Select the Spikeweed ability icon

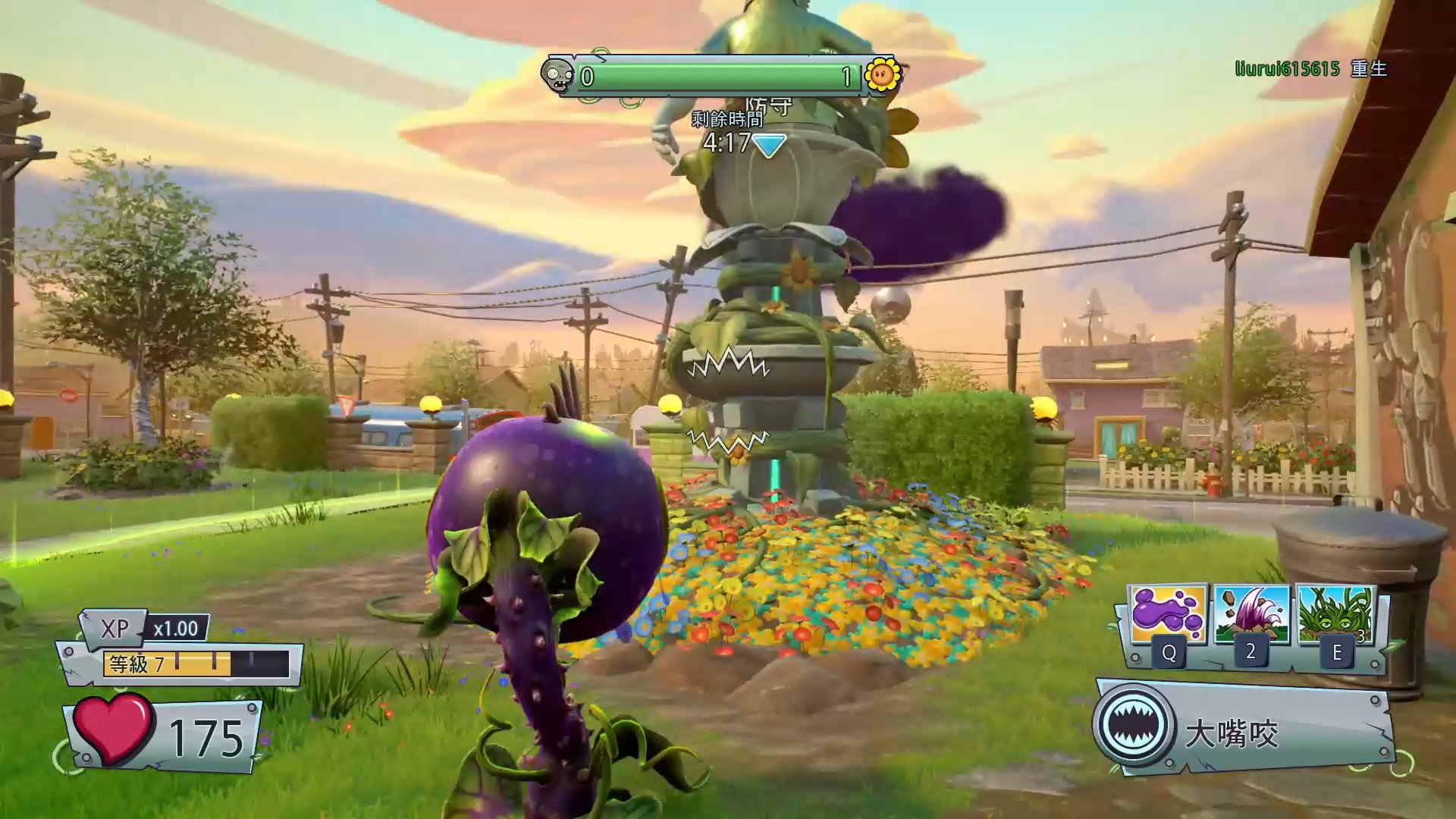click(x=1335, y=615)
